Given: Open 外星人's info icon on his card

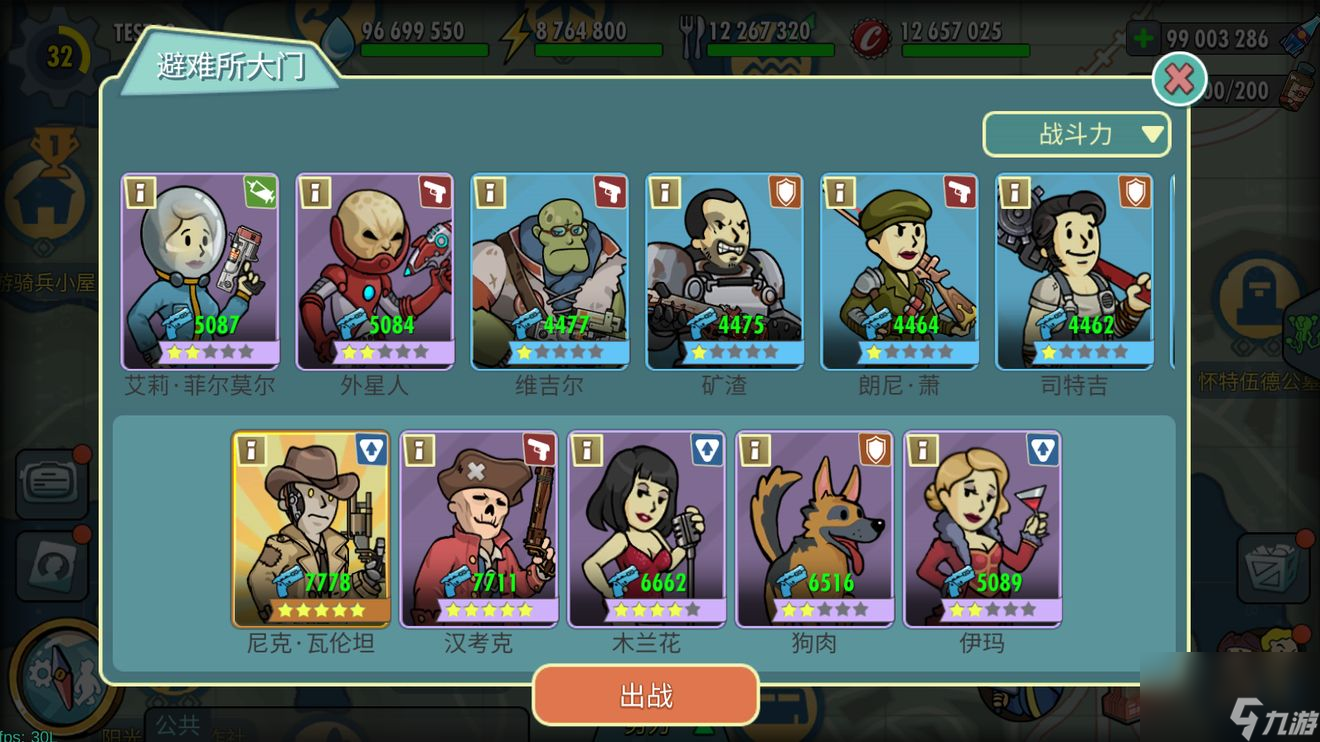Looking at the screenshot, I should point(314,193).
